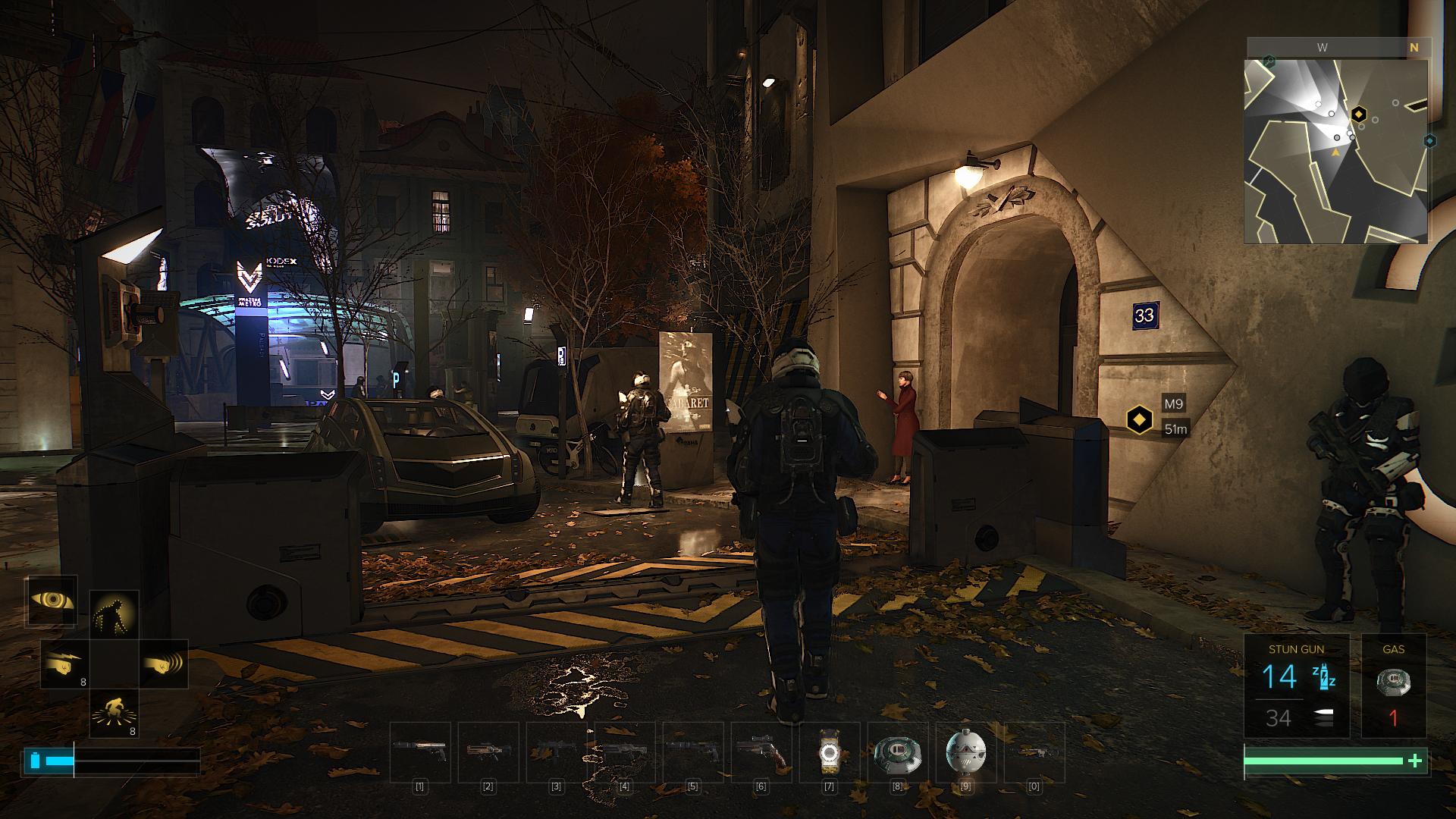The width and height of the screenshot is (1456, 819).
Task: Select the white round grenade in slot 9
Action: click(966, 752)
